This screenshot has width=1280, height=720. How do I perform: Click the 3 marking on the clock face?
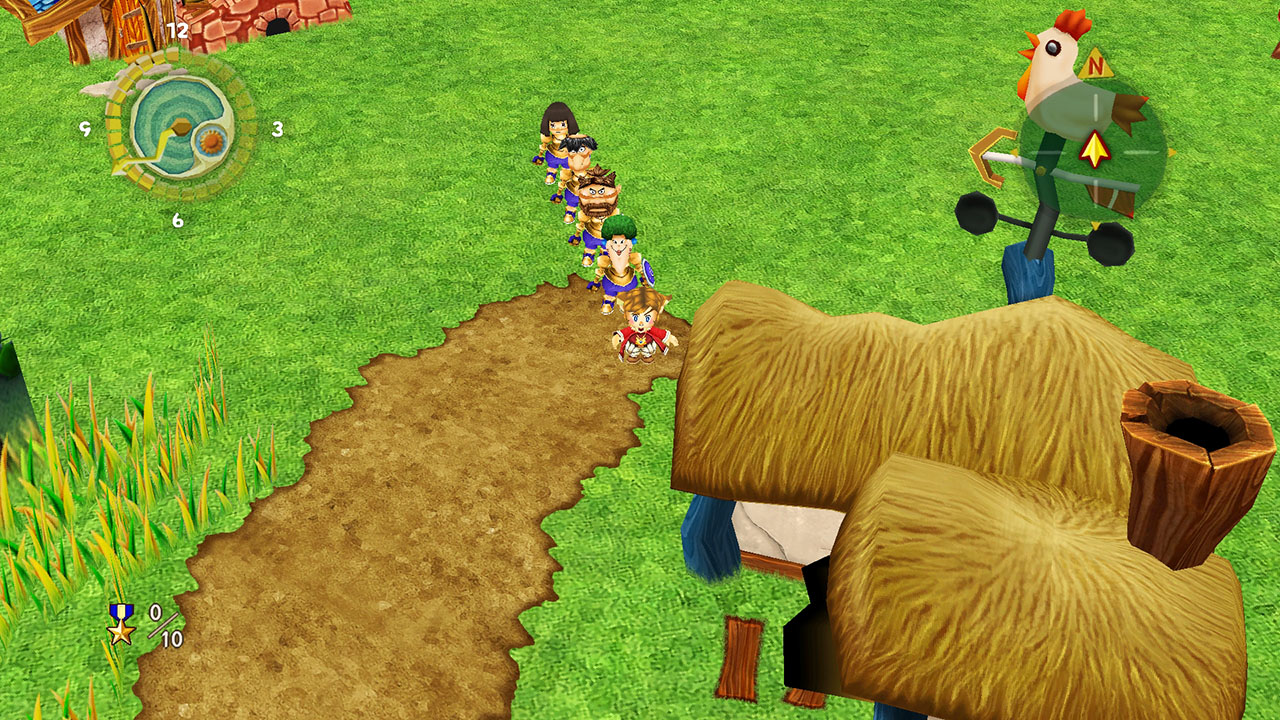[x=277, y=130]
